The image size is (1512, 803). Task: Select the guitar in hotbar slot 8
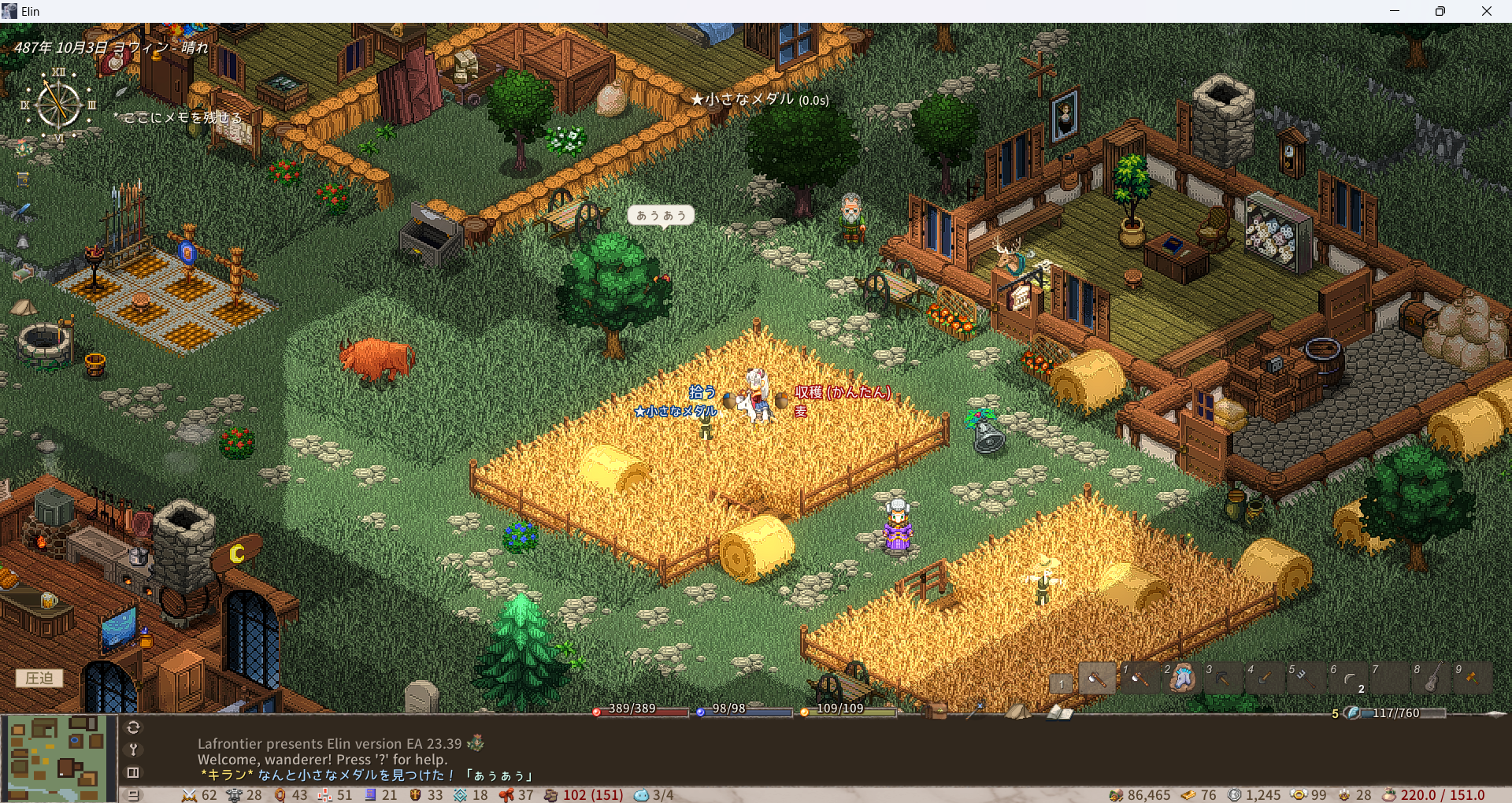coord(1431,678)
